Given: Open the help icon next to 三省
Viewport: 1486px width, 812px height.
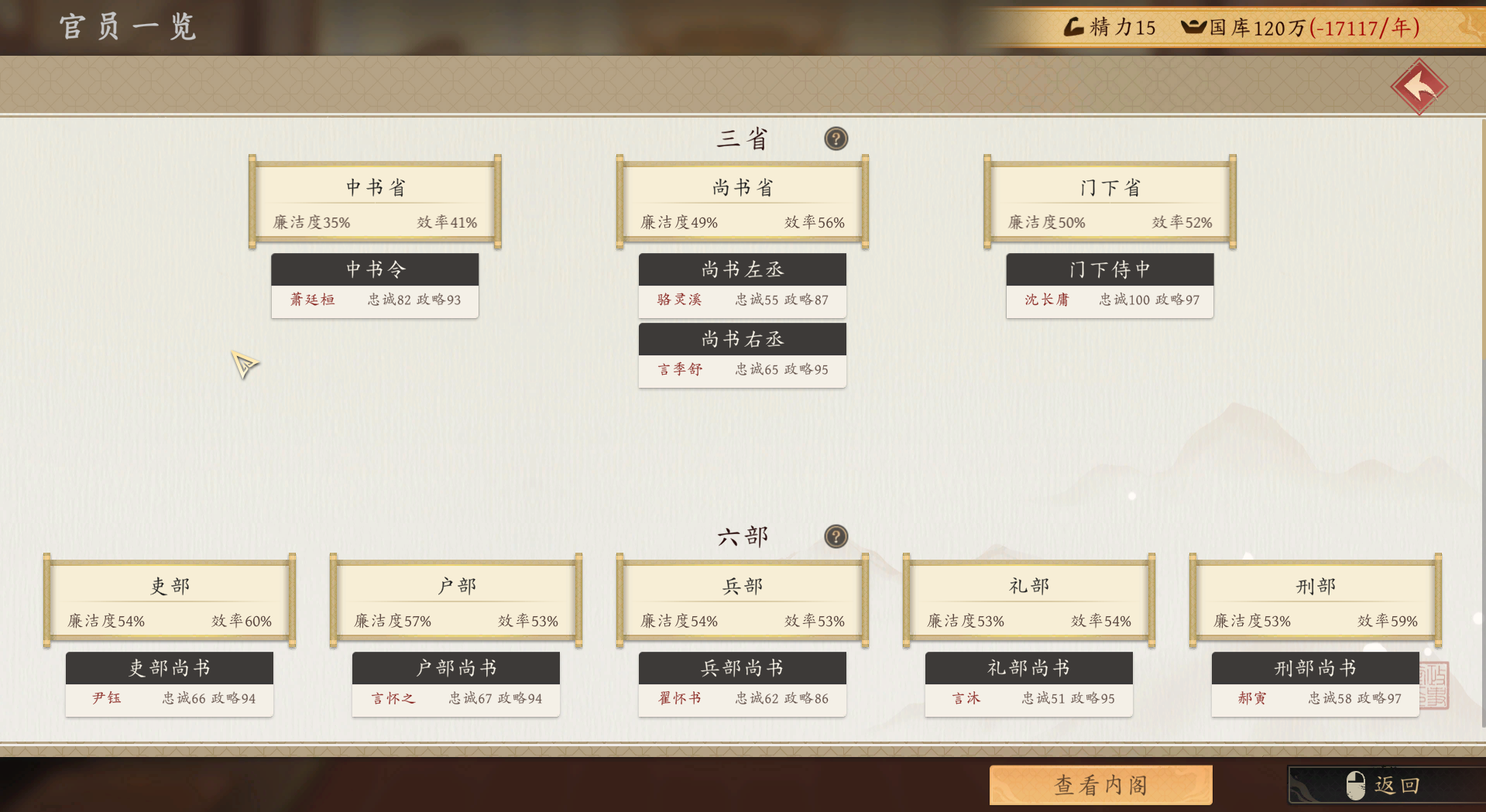Looking at the screenshot, I should (x=836, y=139).
